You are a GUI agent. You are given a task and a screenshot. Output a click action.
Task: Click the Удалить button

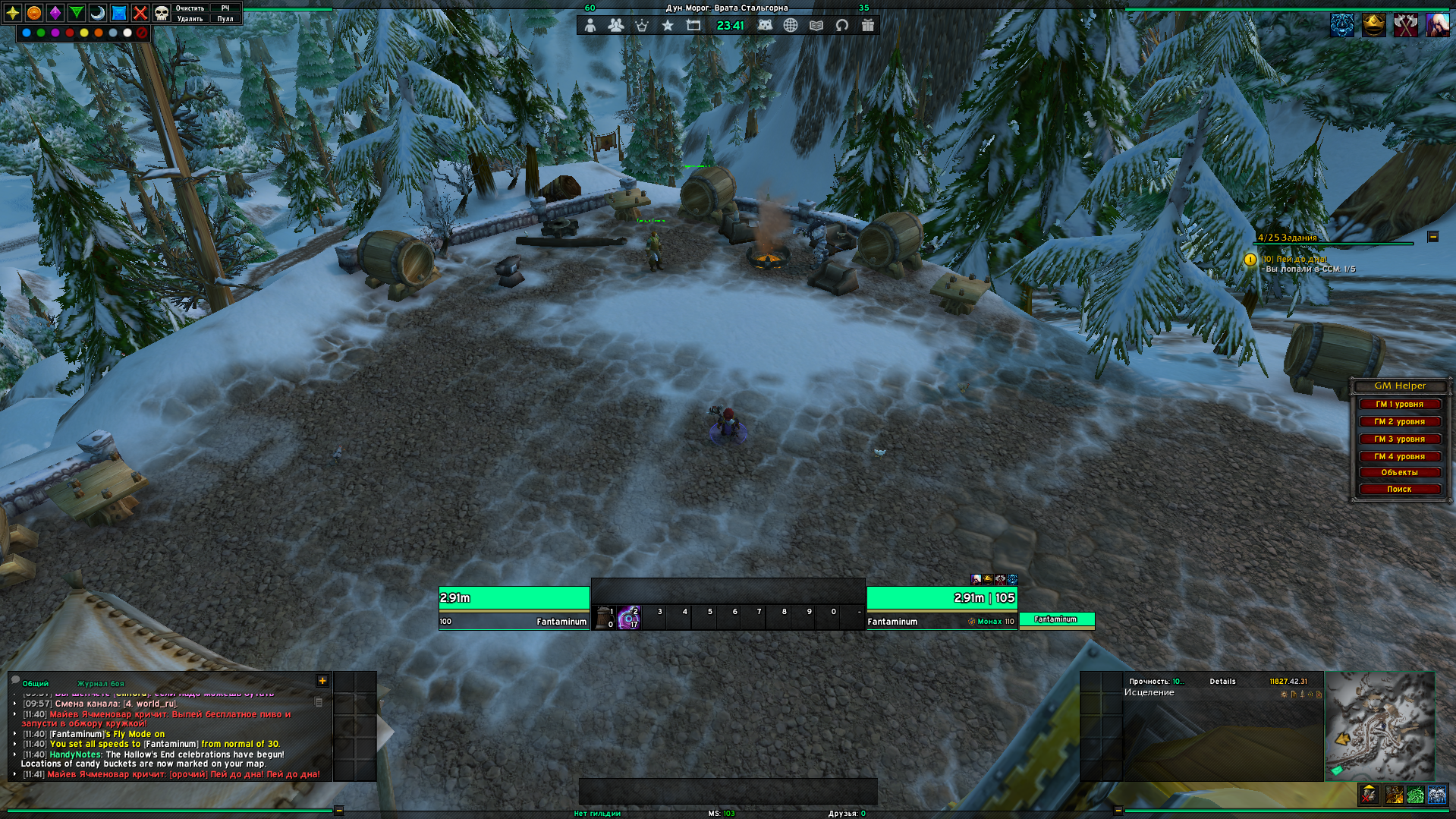coord(190,19)
